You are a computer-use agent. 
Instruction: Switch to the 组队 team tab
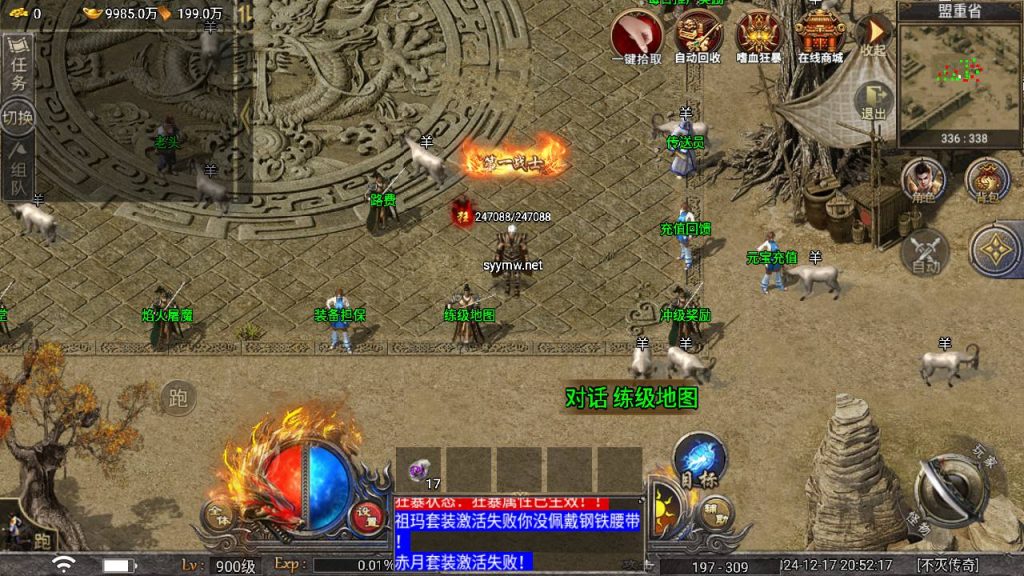coord(19,170)
